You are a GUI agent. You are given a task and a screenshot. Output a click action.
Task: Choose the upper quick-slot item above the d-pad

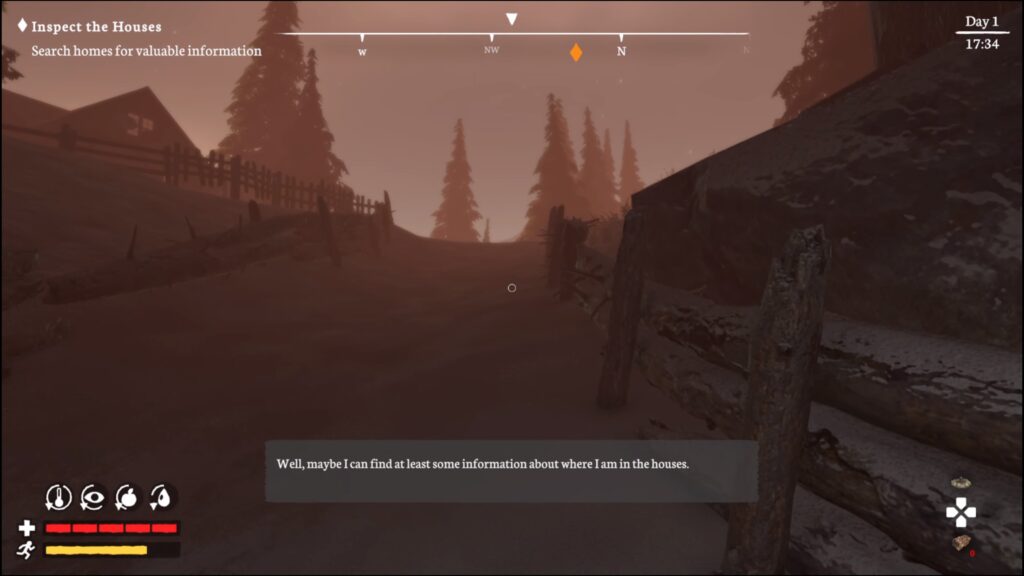pos(961,483)
